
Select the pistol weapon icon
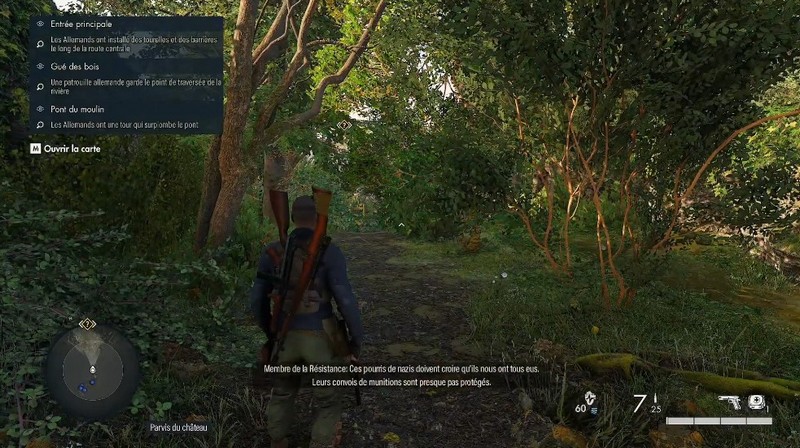tap(732, 402)
